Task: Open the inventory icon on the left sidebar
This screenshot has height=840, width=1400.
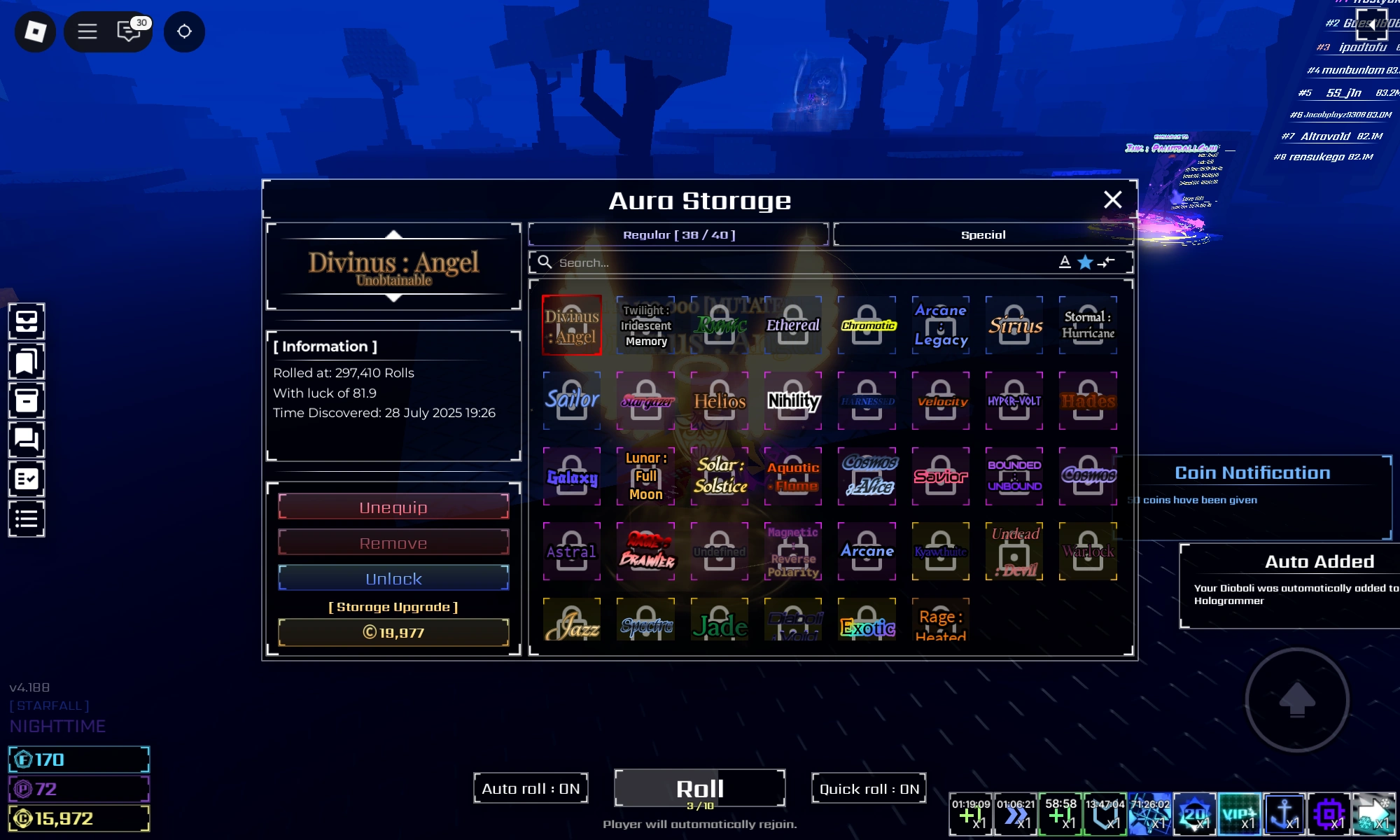Action: (27, 322)
